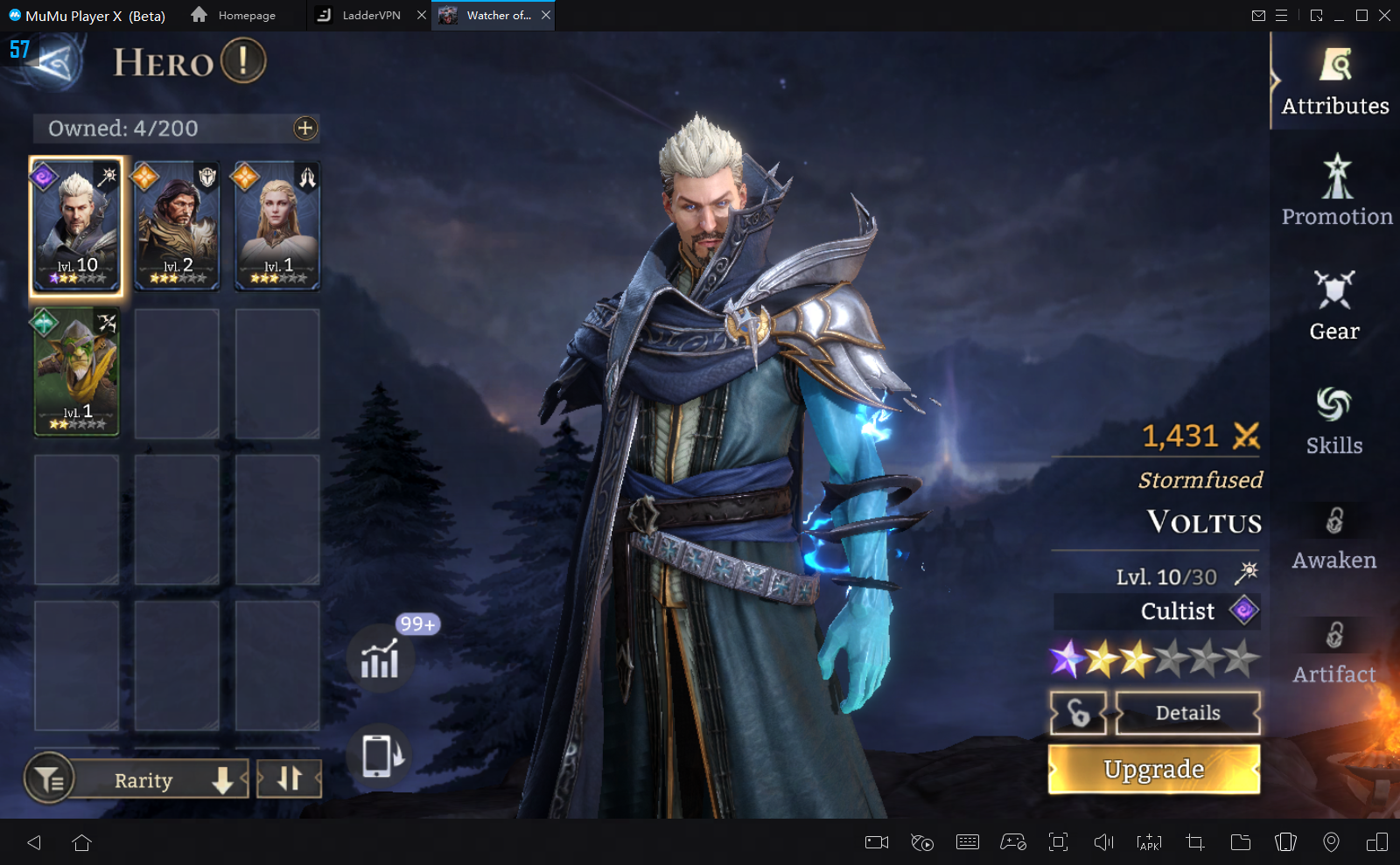
Task: Open hero Details
Action: (x=1187, y=713)
